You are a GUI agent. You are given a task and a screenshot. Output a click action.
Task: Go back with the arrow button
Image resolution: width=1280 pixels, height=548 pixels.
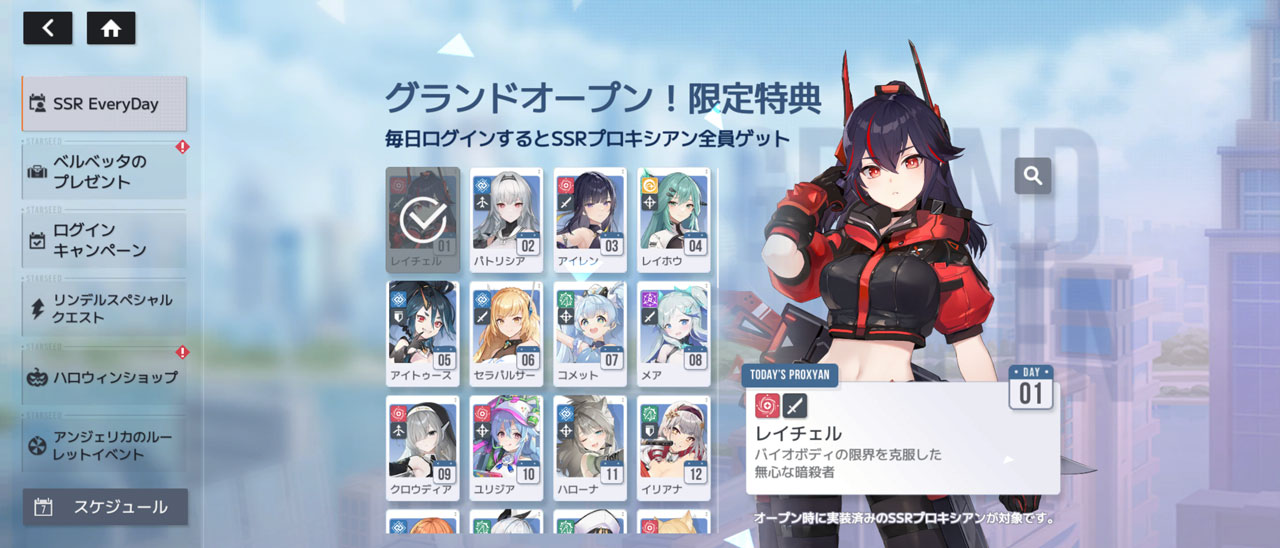click(x=47, y=28)
